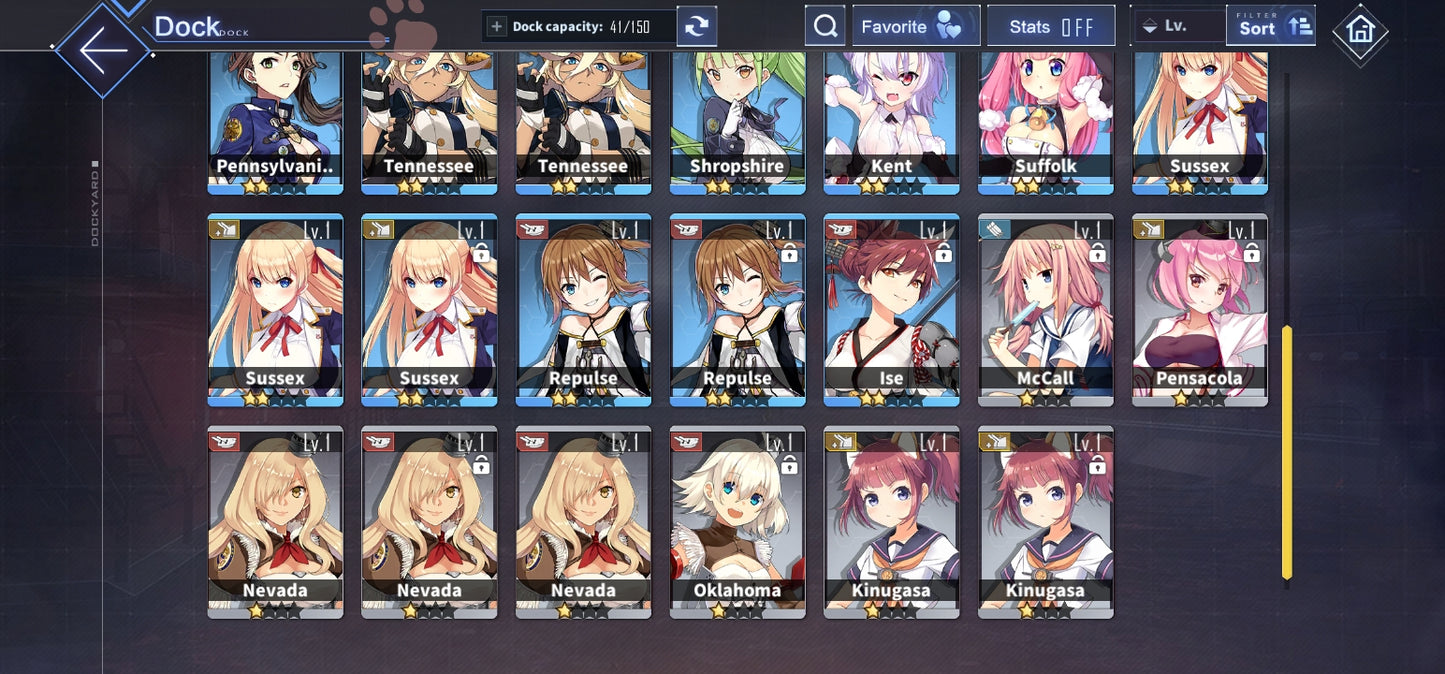Open the Lv. sort order dropdown
Screen dimensions: 1445x674
tap(1177, 27)
